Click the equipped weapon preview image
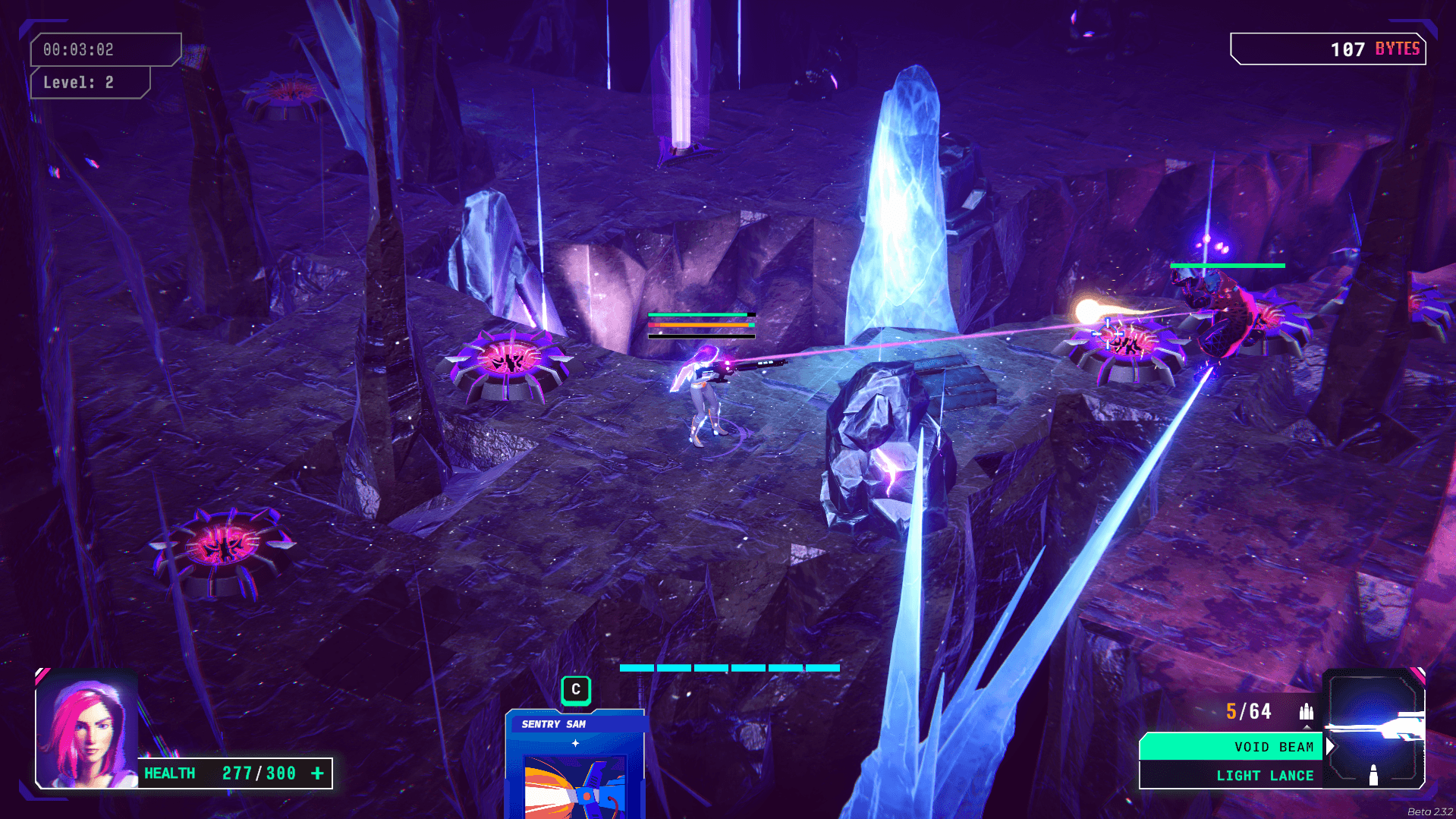 [x=1373, y=729]
